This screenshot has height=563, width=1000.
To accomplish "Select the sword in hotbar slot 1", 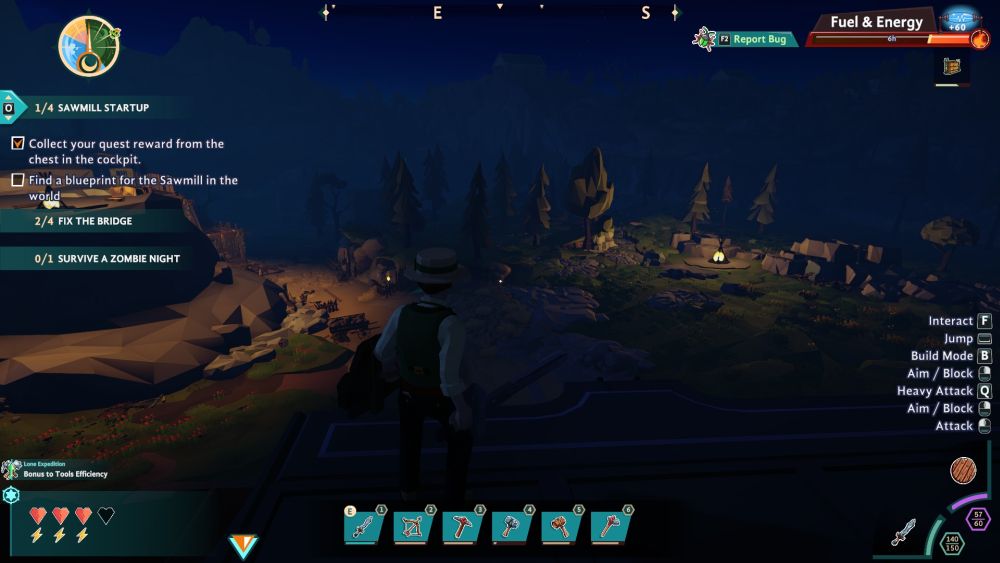I will (363, 526).
